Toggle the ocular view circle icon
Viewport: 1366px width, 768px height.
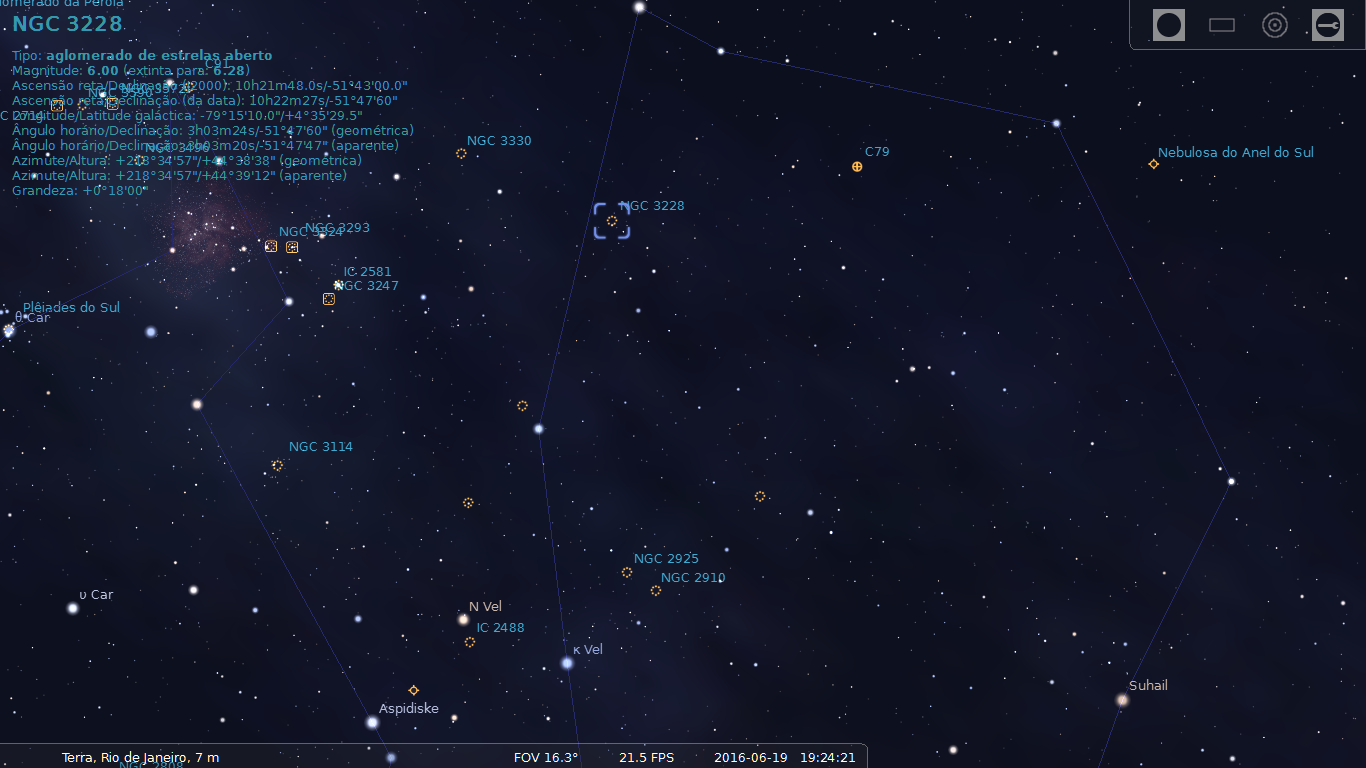point(1168,25)
